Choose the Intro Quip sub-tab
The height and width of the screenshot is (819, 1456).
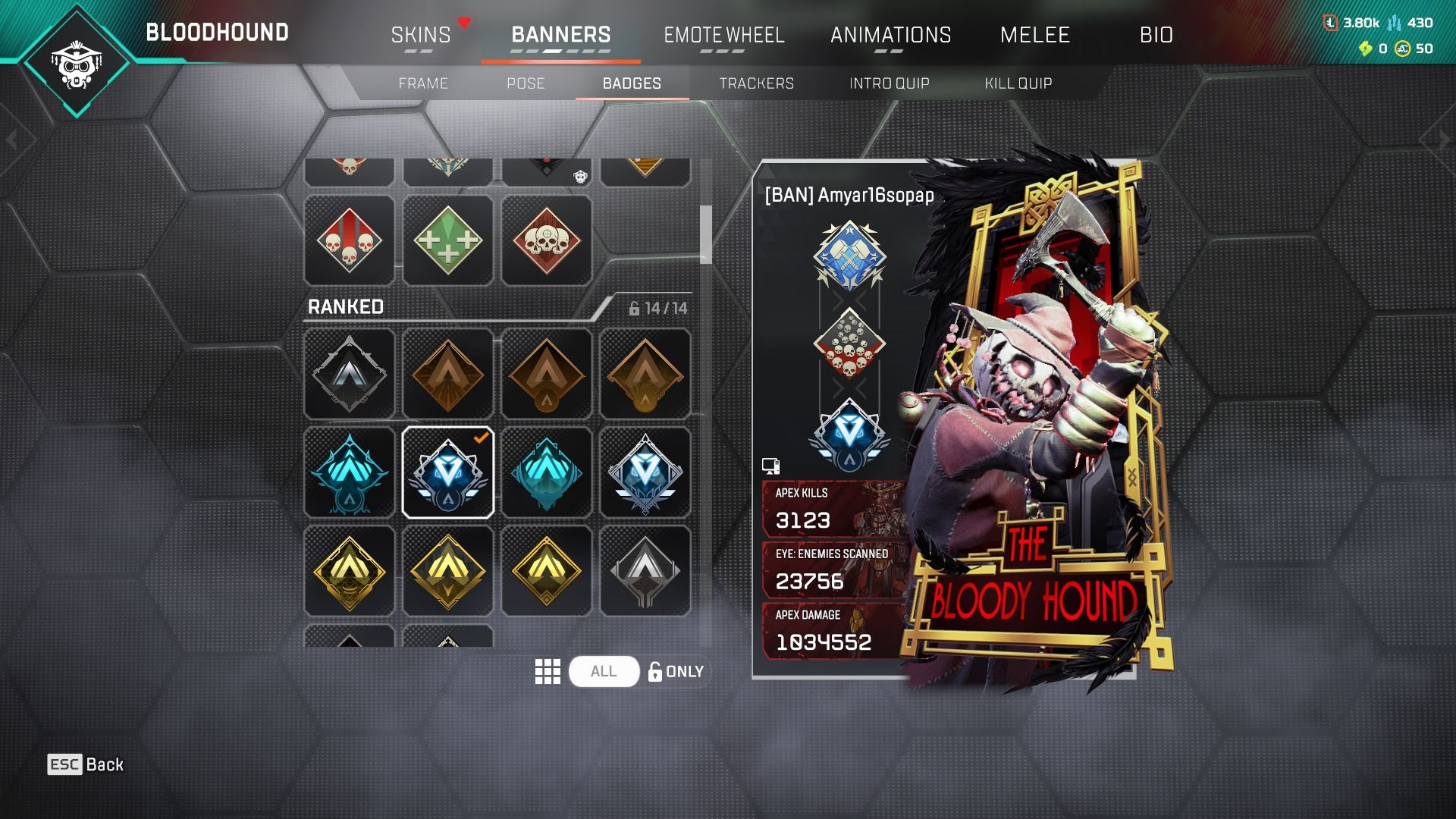click(x=889, y=83)
